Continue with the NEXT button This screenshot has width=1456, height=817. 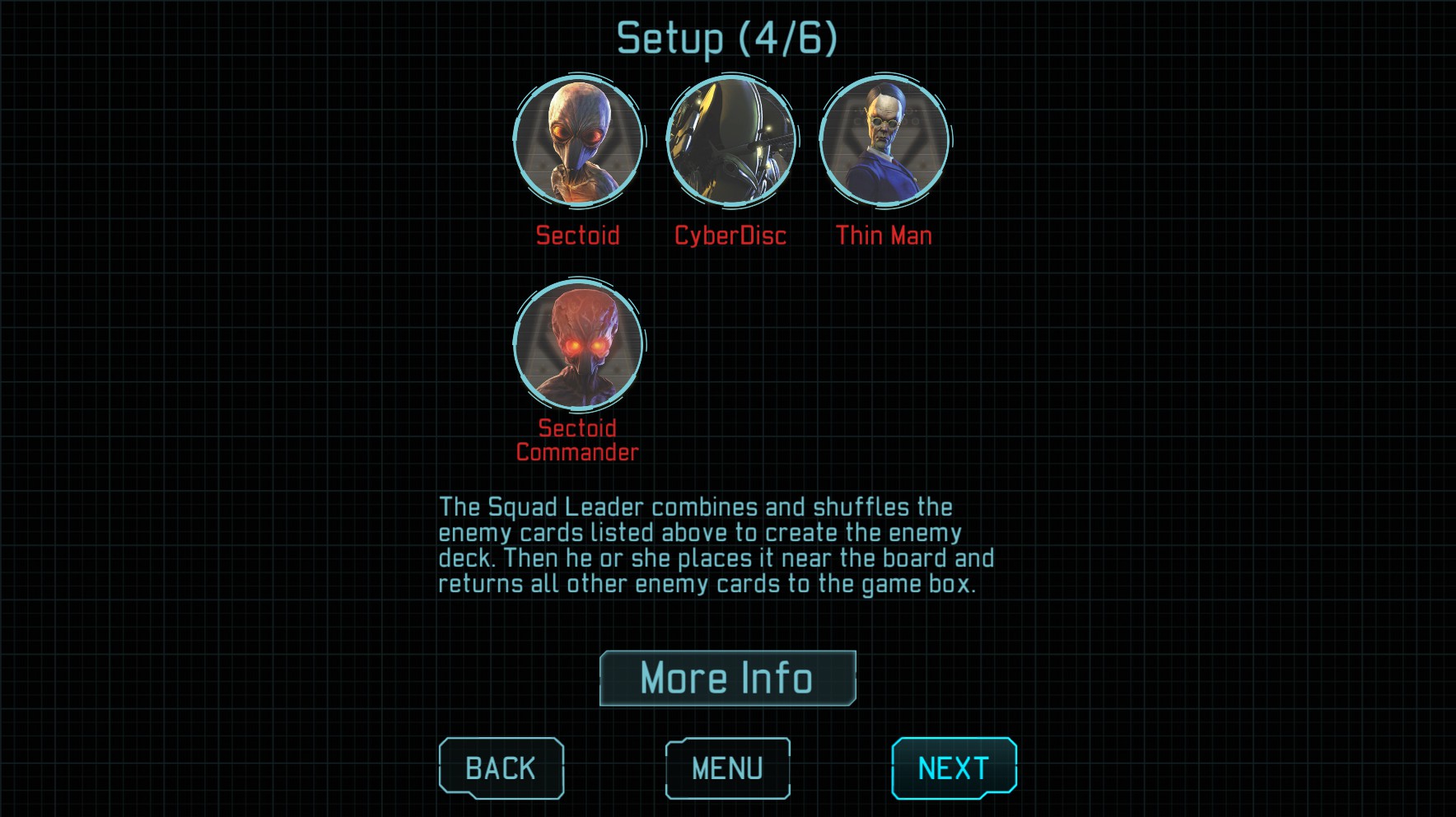(x=954, y=768)
